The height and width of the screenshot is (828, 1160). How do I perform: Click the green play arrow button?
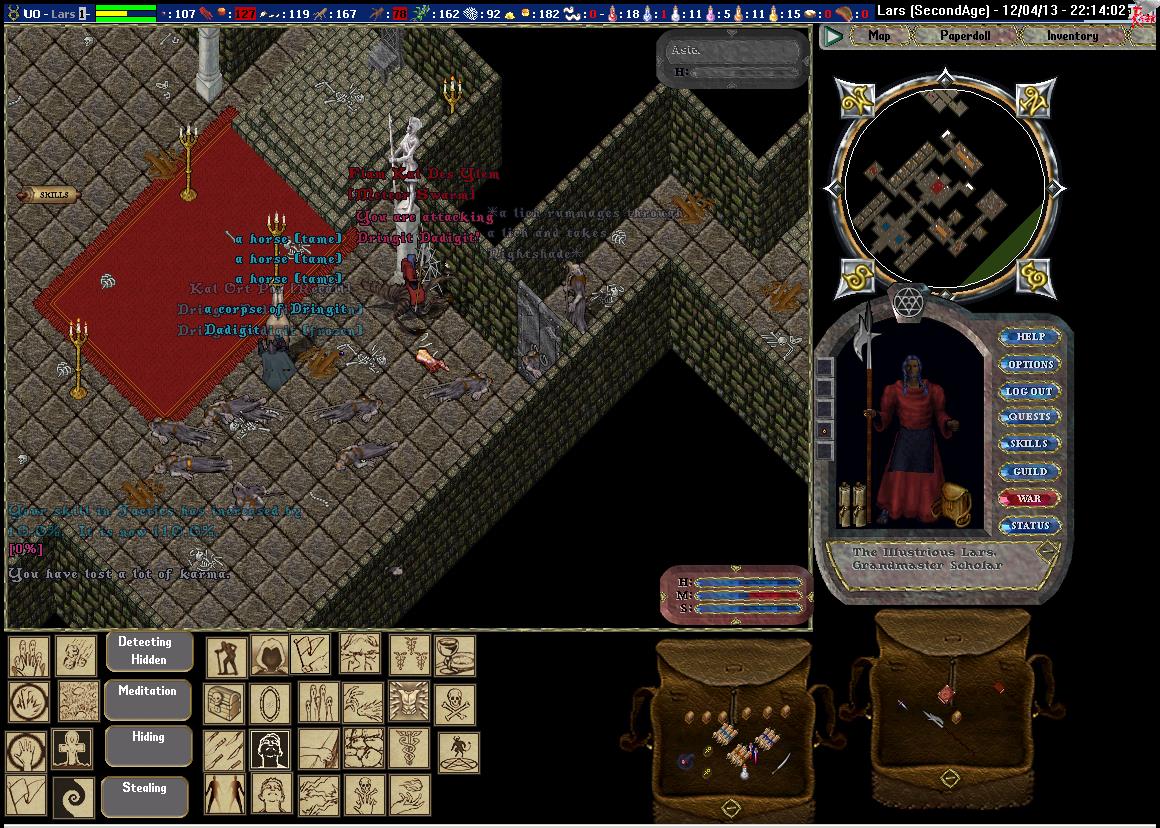[833, 37]
